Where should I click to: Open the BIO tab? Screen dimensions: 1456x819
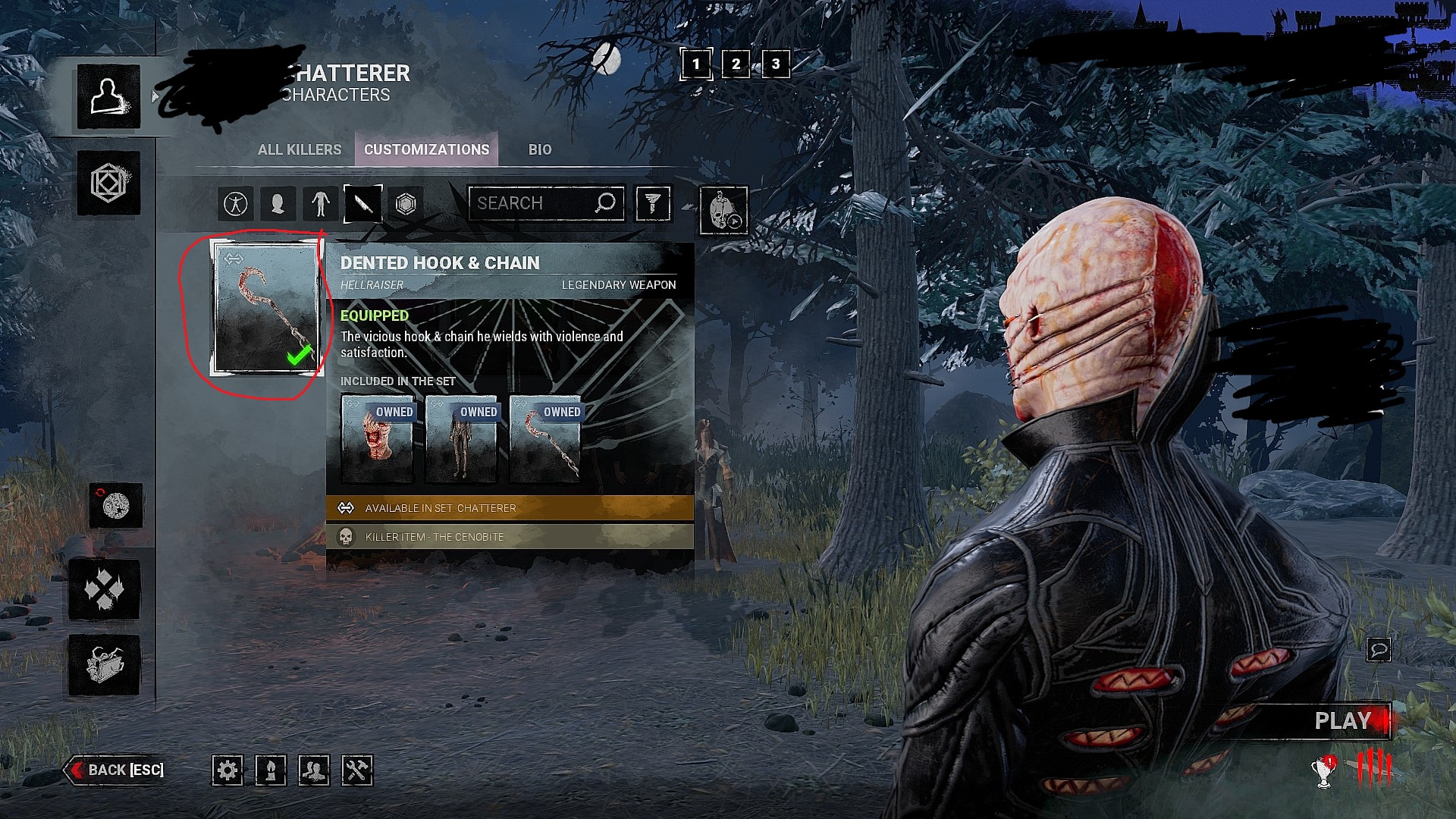540,149
